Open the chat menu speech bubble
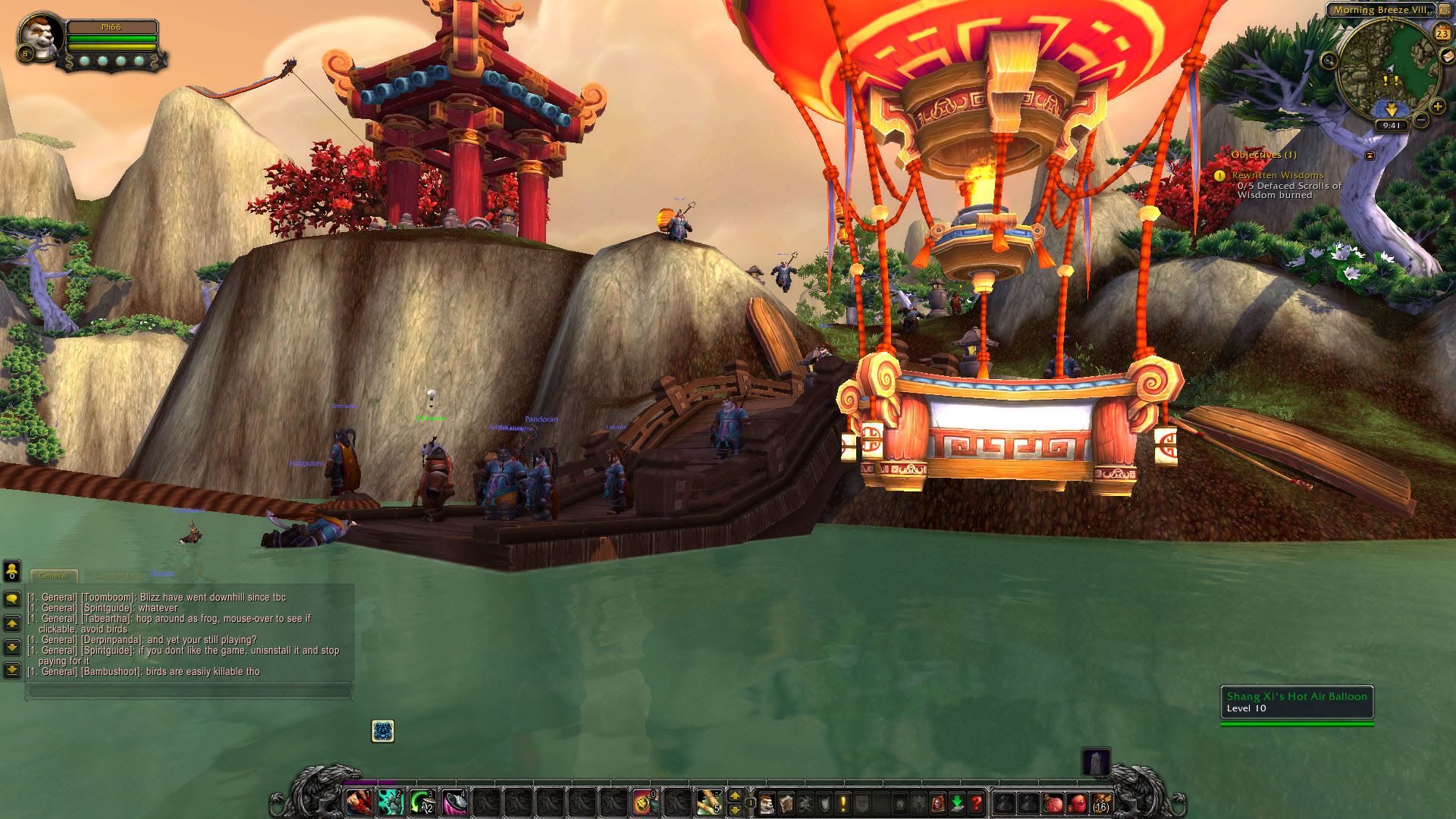Viewport: 1456px width, 819px height. 12,599
